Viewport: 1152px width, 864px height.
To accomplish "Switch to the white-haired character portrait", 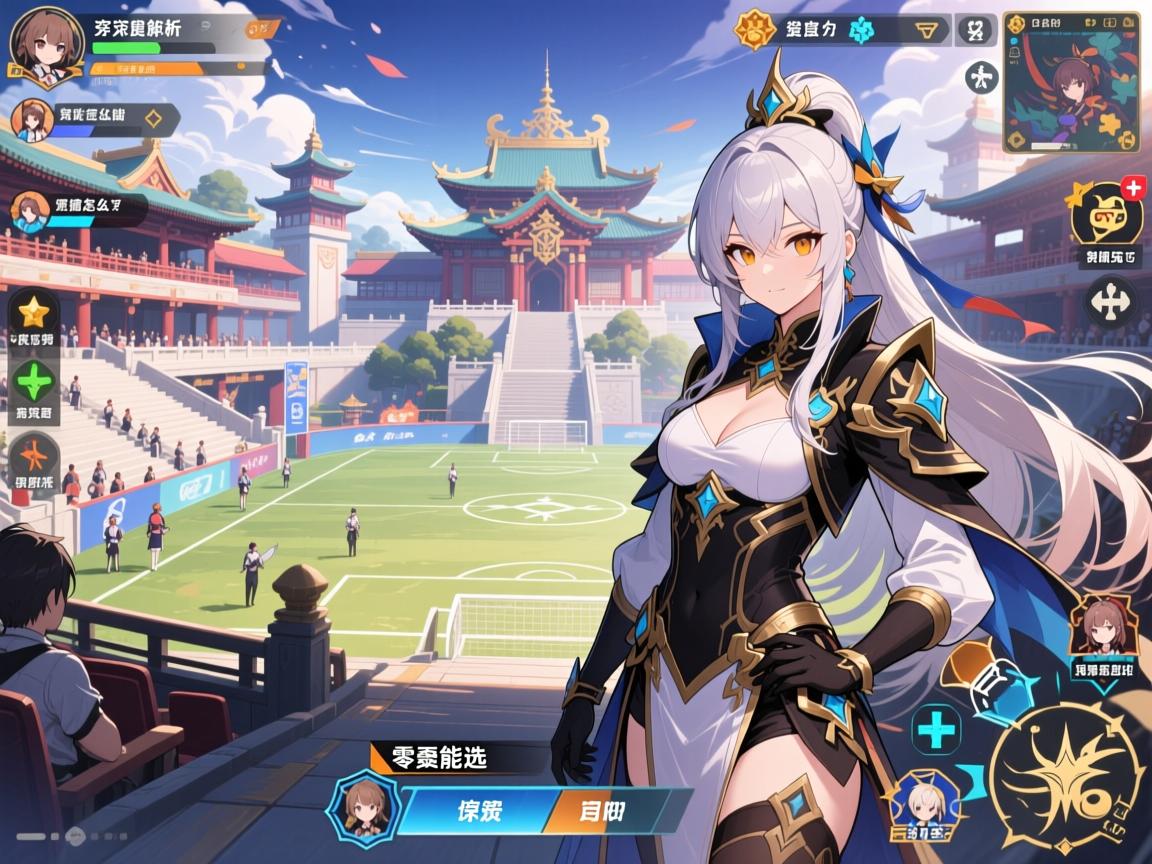I will tap(925, 802).
